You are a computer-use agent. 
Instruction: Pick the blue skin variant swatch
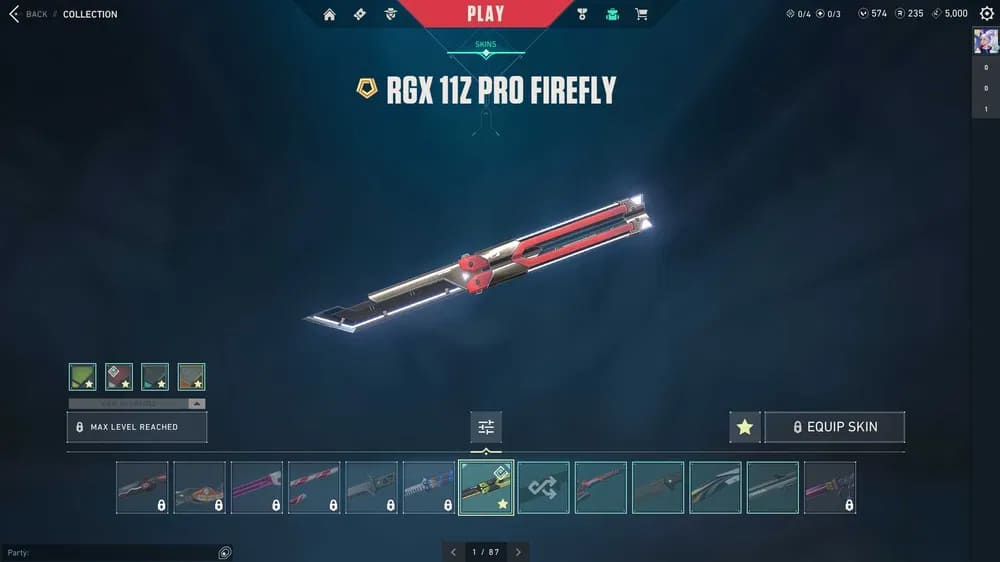tap(155, 376)
